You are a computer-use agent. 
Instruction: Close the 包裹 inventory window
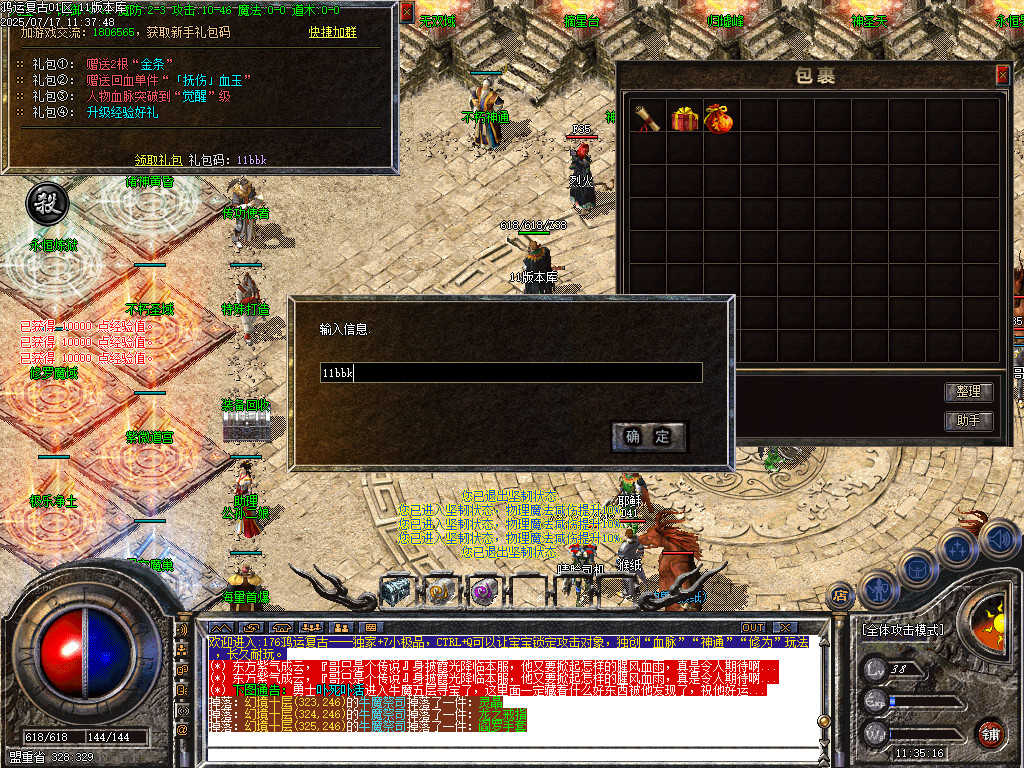pos(1002,75)
